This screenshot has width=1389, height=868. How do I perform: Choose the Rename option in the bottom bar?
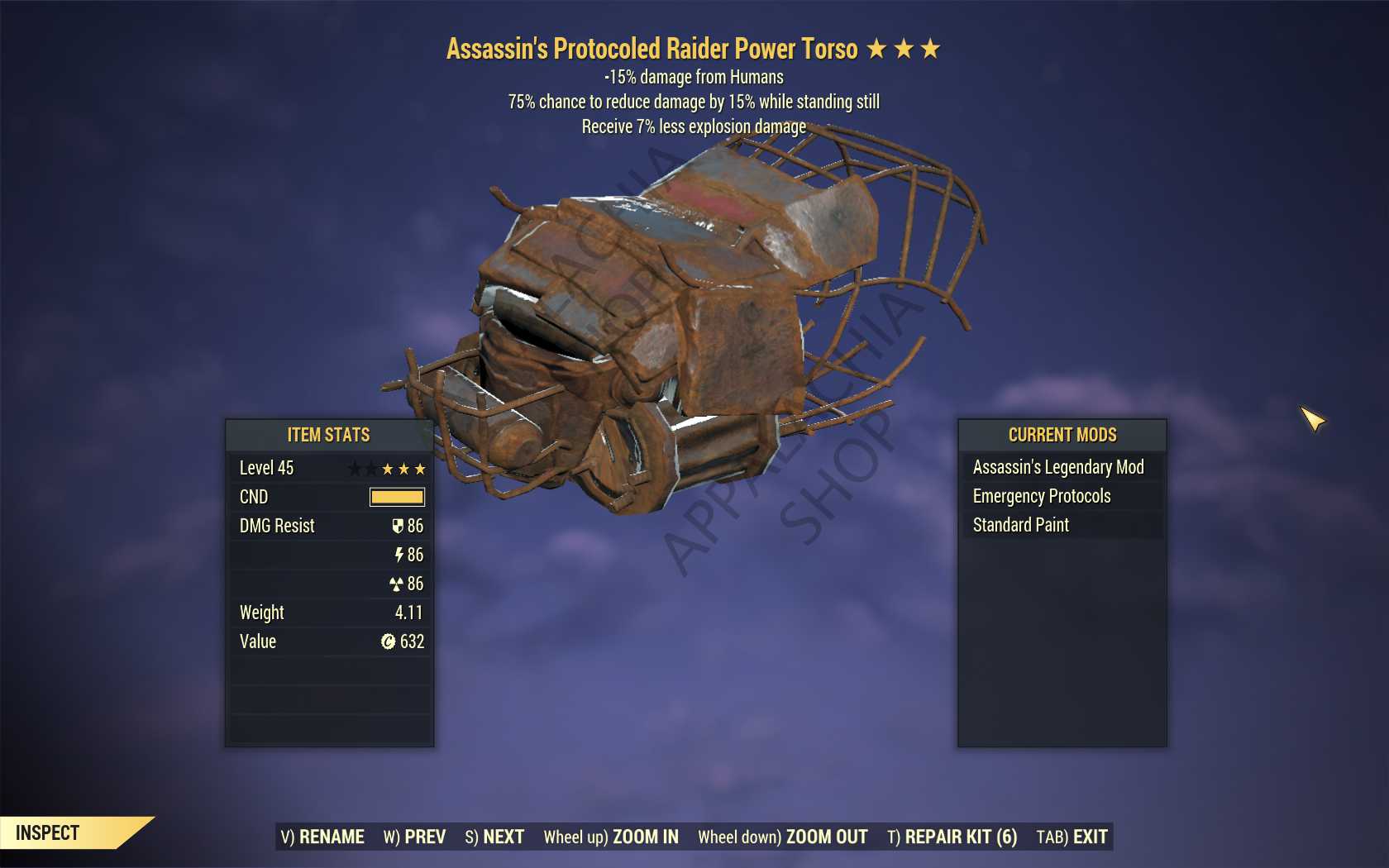tap(322, 837)
